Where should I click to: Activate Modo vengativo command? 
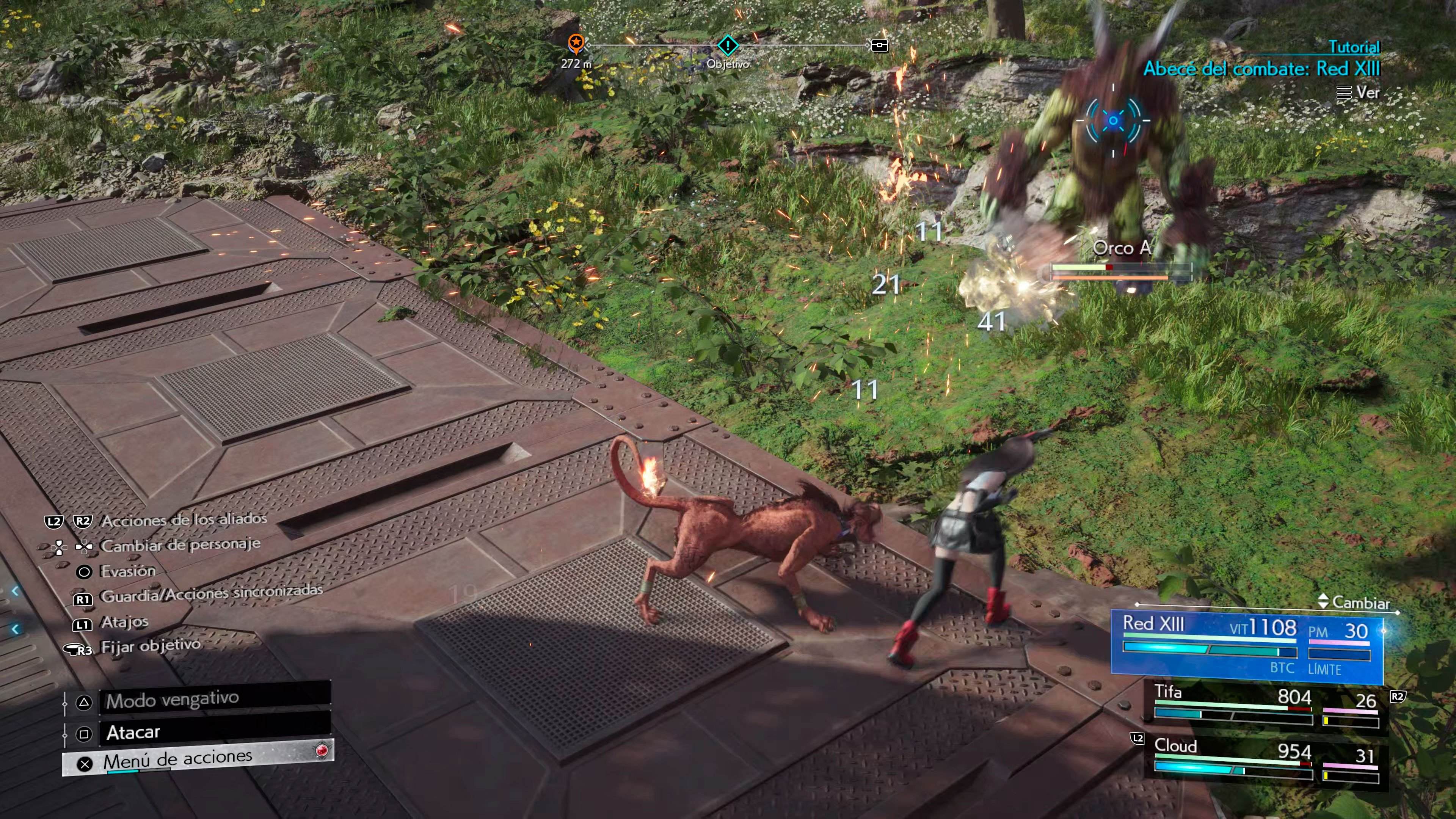pyautogui.click(x=215, y=700)
